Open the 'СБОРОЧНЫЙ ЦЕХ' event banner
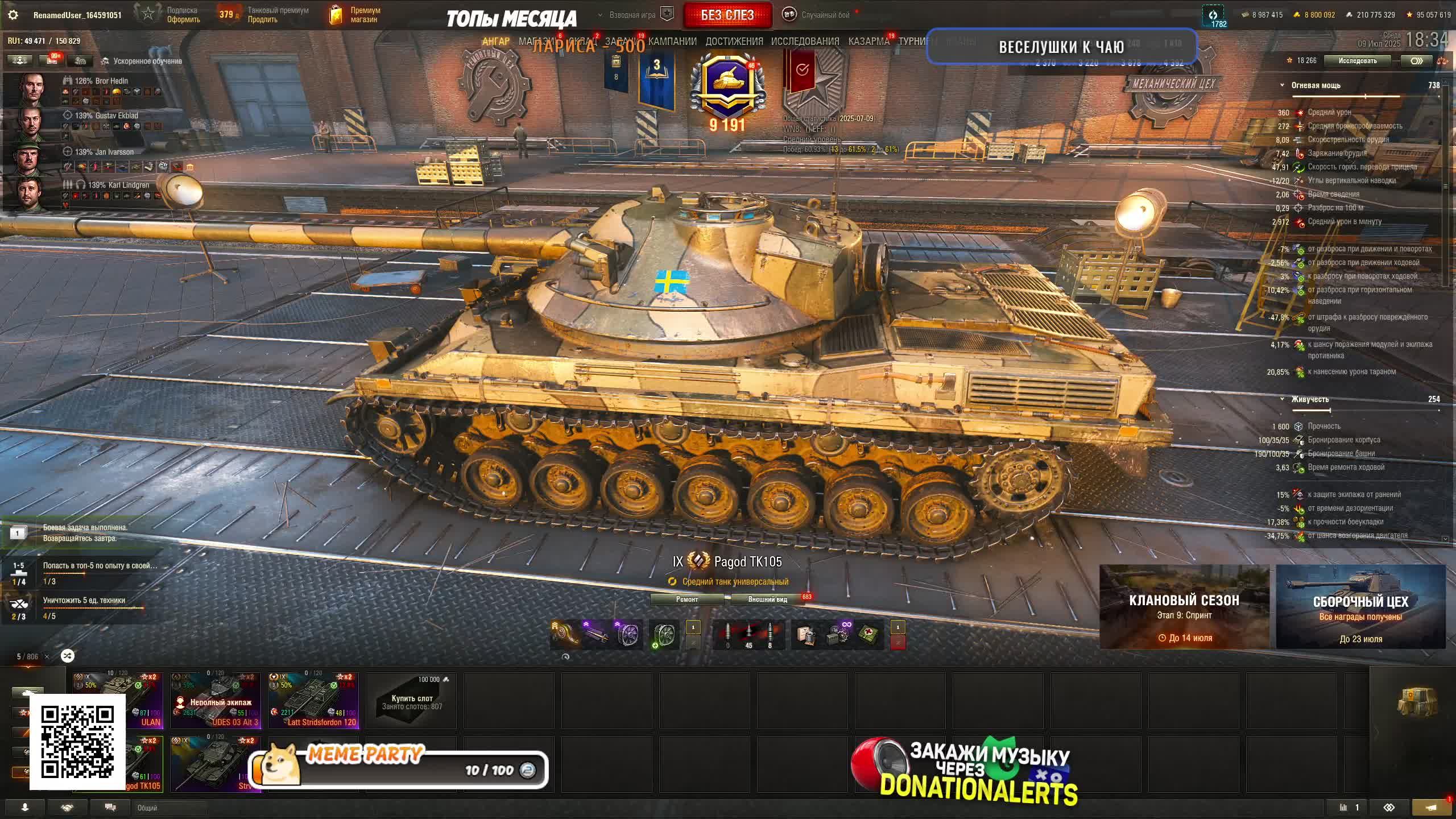Screen dimensions: 1456x819 click(1360, 606)
